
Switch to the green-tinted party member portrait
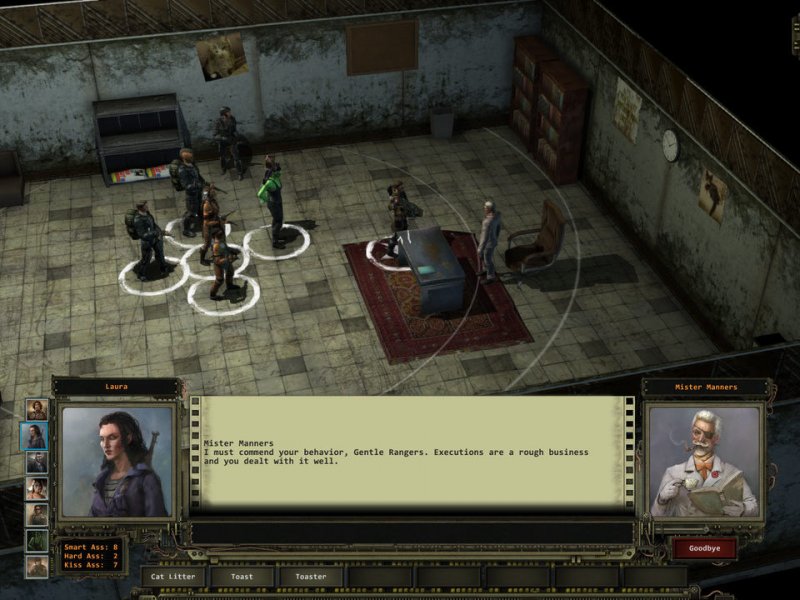[36, 540]
